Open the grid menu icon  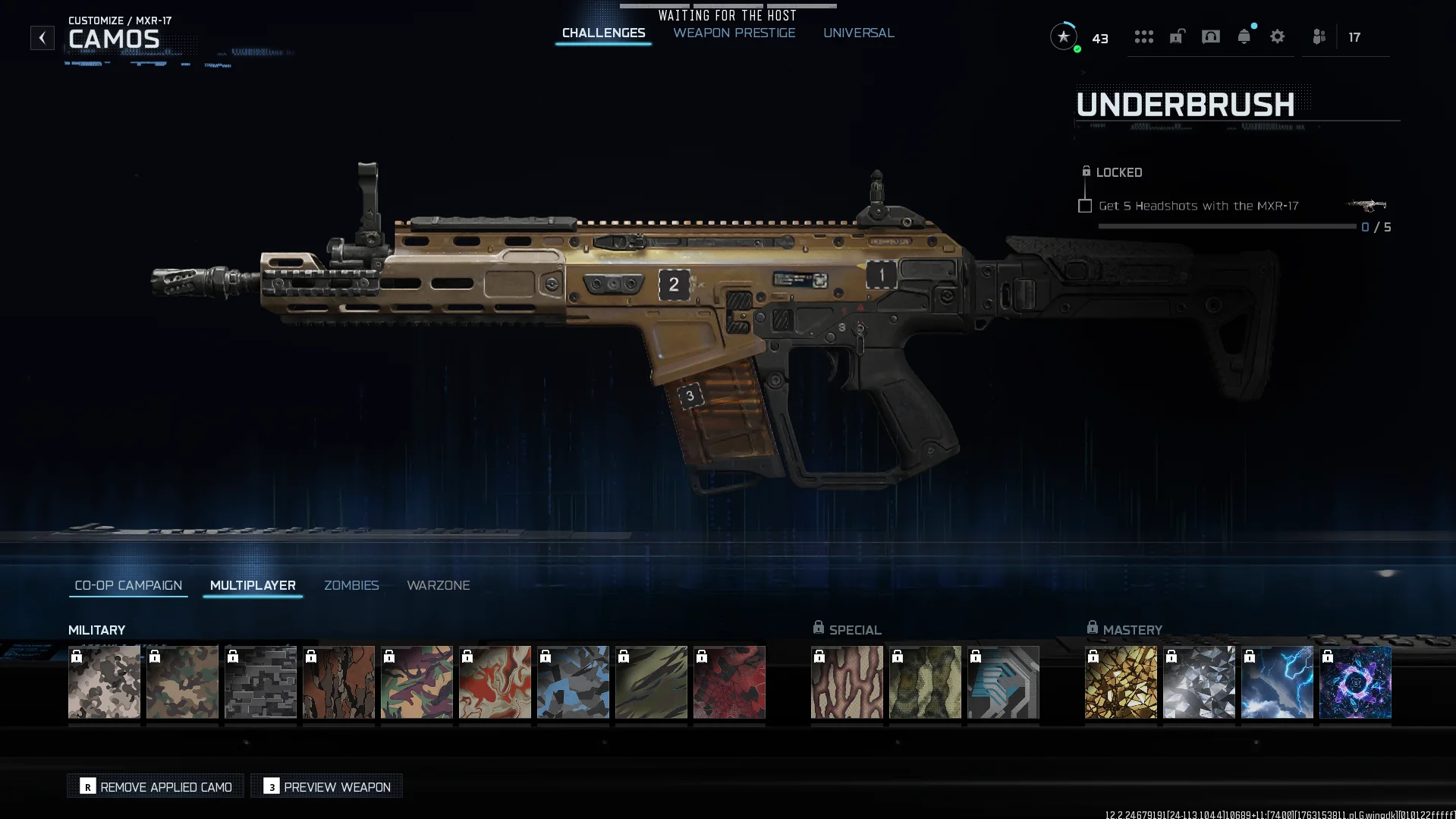pyautogui.click(x=1143, y=37)
